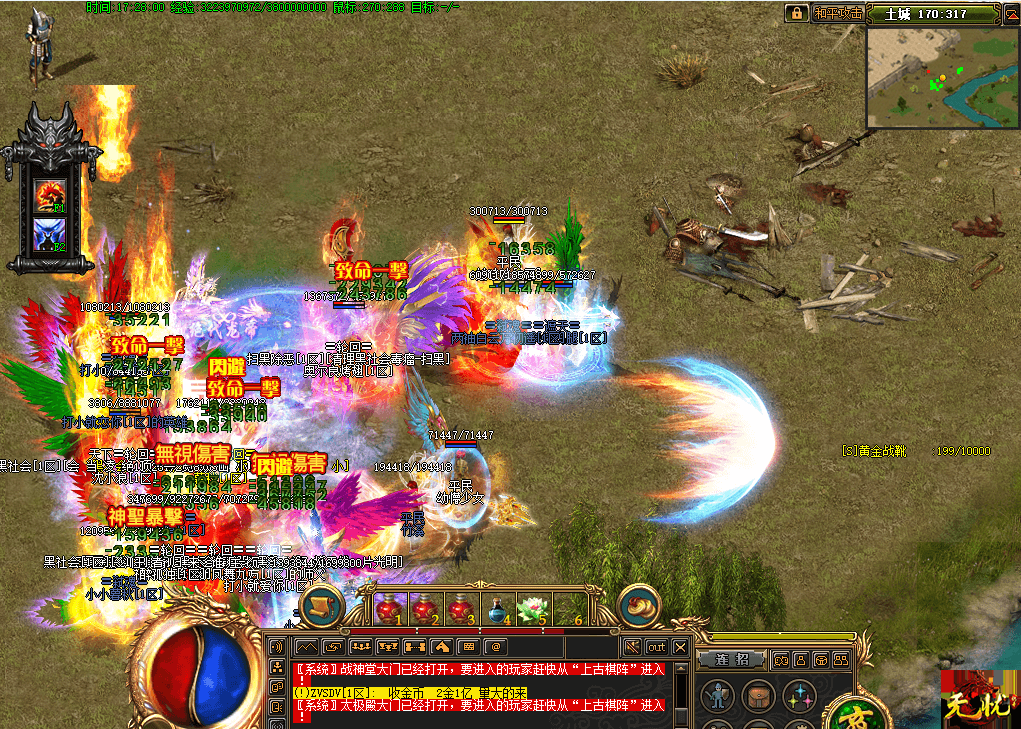Activate the F2 blue demon skill
1021x729 pixels.
48,234
